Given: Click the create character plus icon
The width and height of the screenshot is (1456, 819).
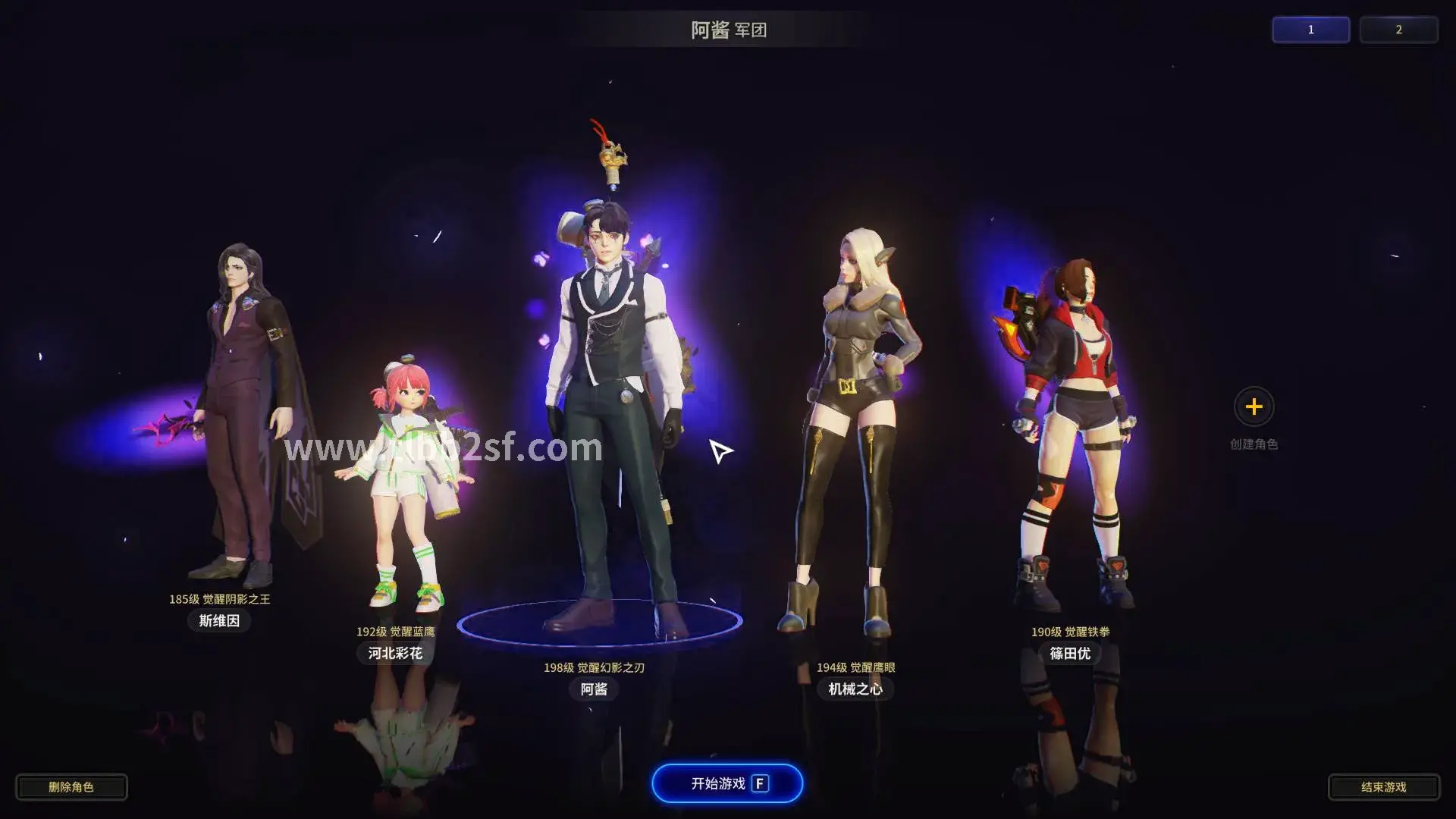Looking at the screenshot, I should pyautogui.click(x=1254, y=407).
